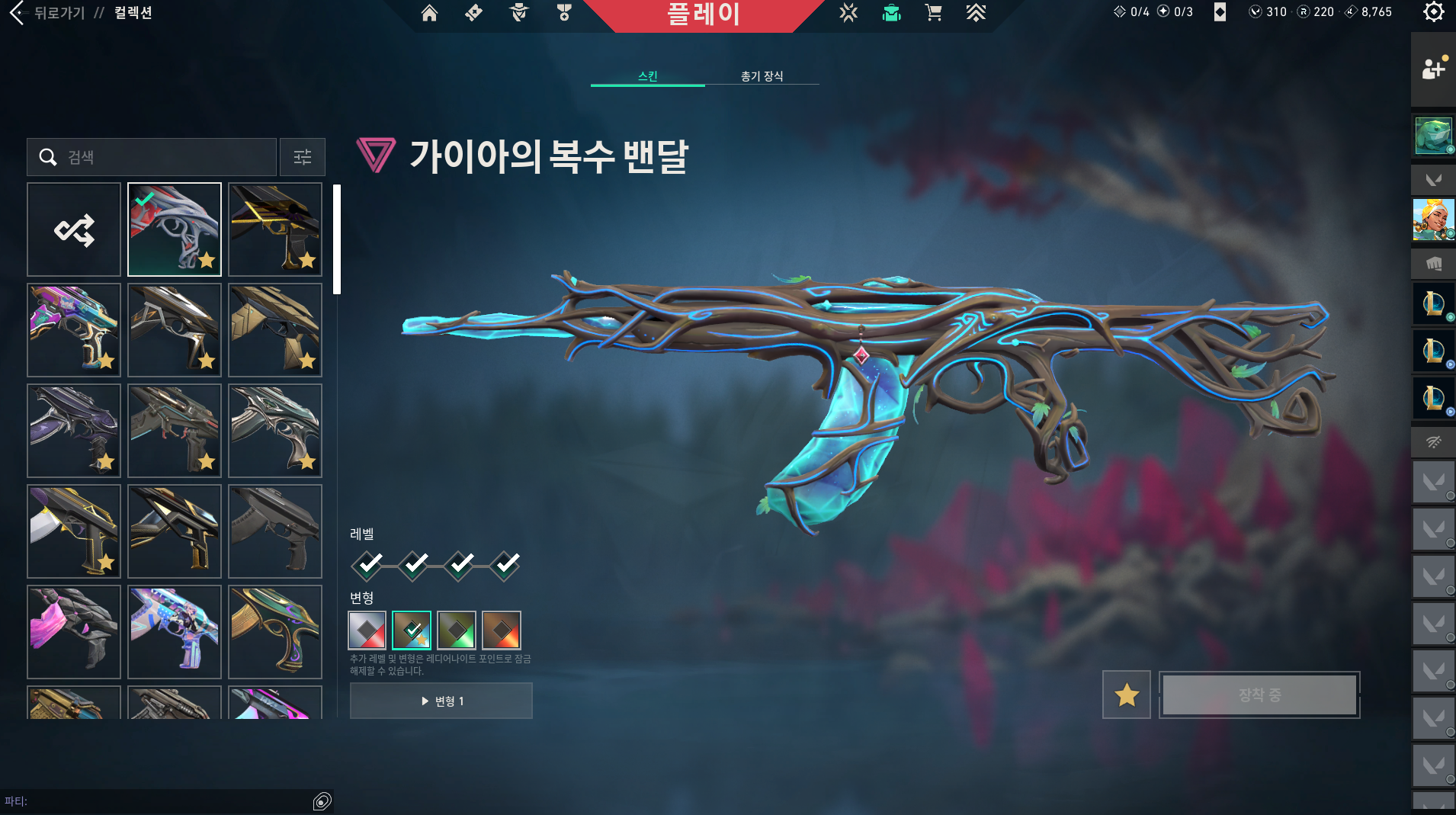Open Career stats via medal icon

pyautogui.click(x=563, y=13)
